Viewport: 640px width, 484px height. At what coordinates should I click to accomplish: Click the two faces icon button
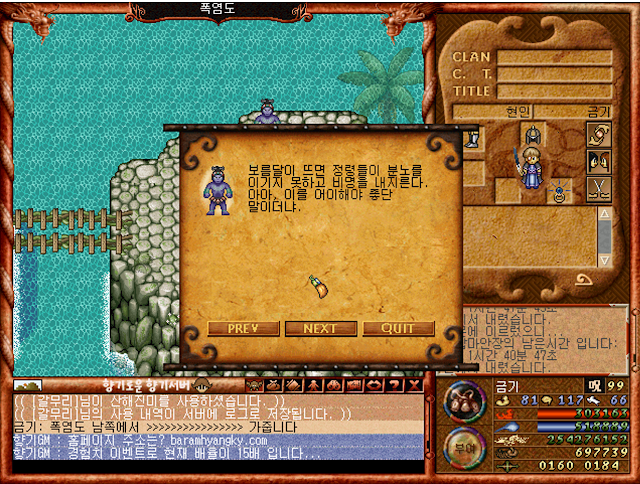pyautogui.click(x=599, y=161)
